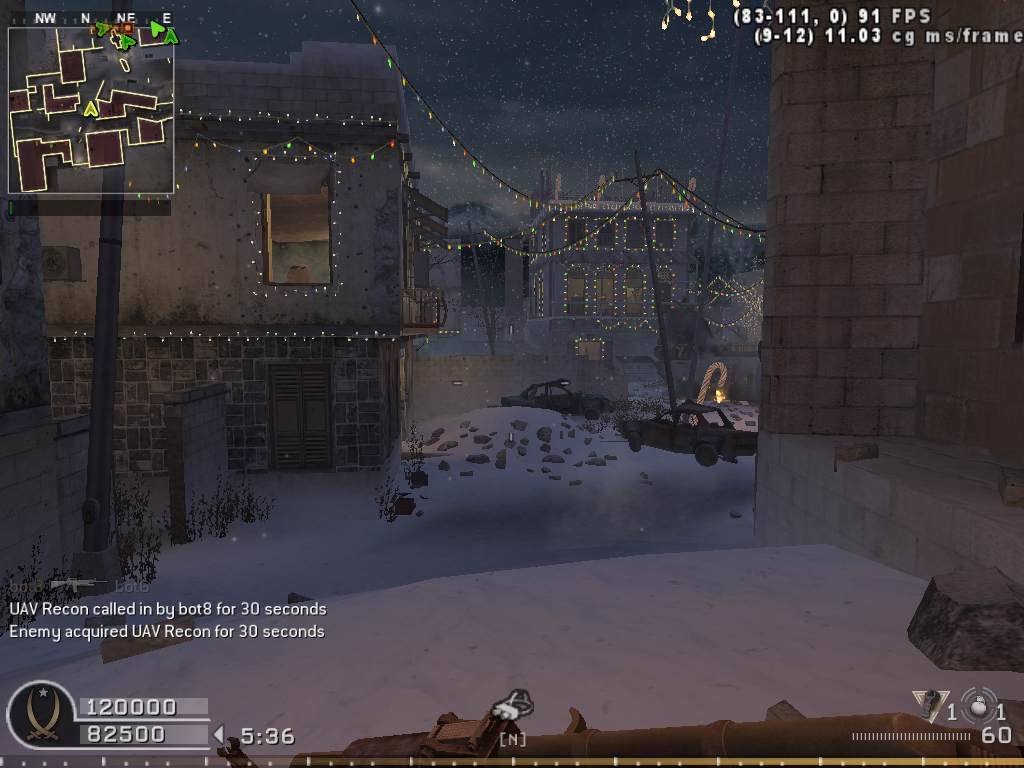Select the yellow player arrow on minimap

click(90, 107)
